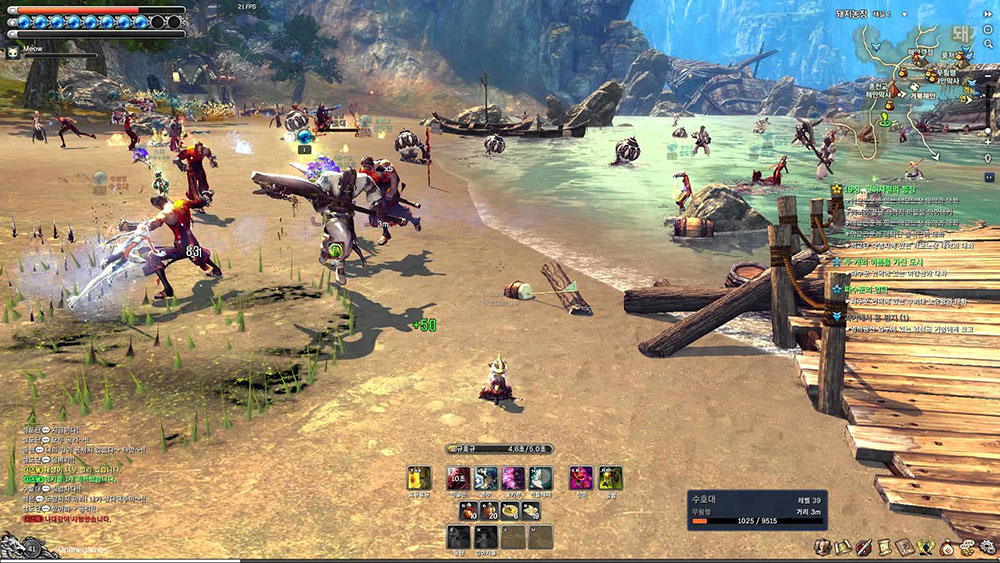Eat the soup bowl item with count 6
Viewport: 1000px width, 563px height.
pyautogui.click(x=511, y=511)
